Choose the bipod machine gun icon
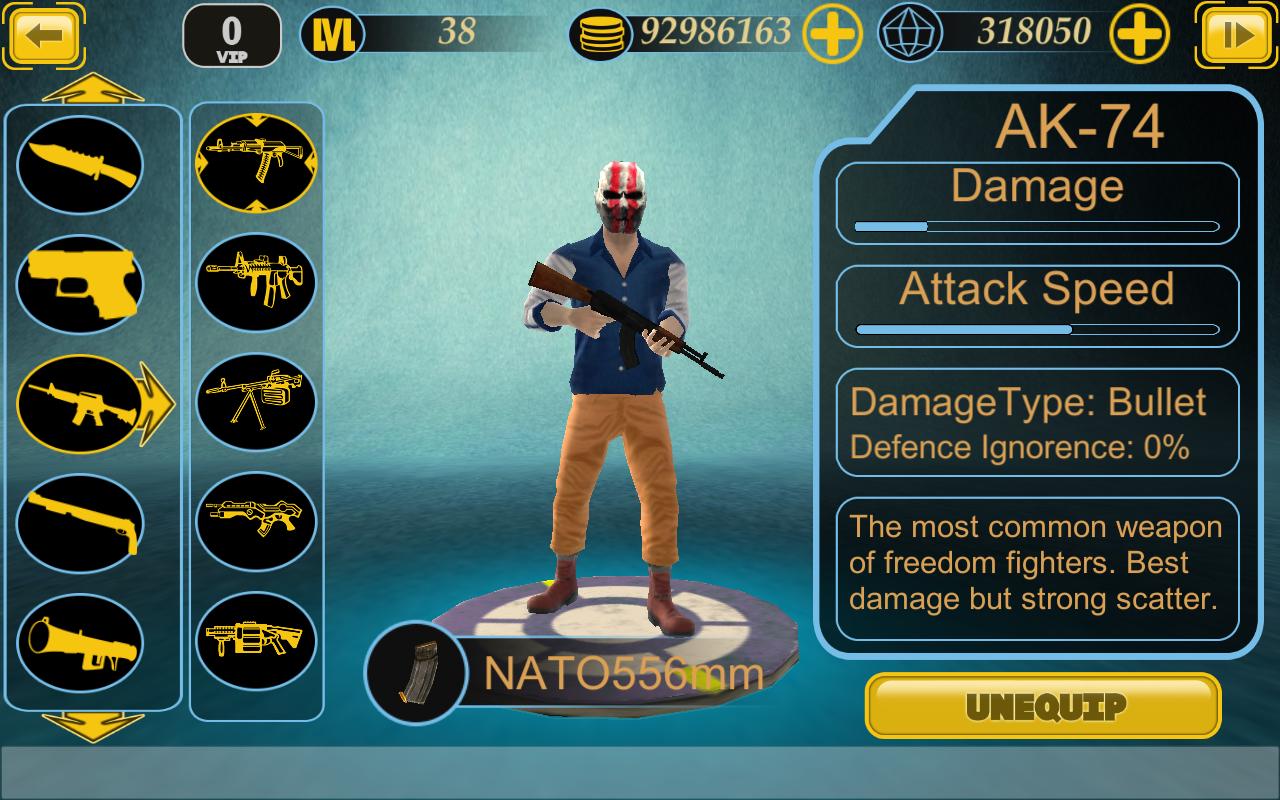1280x800 pixels. pos(256,402)
